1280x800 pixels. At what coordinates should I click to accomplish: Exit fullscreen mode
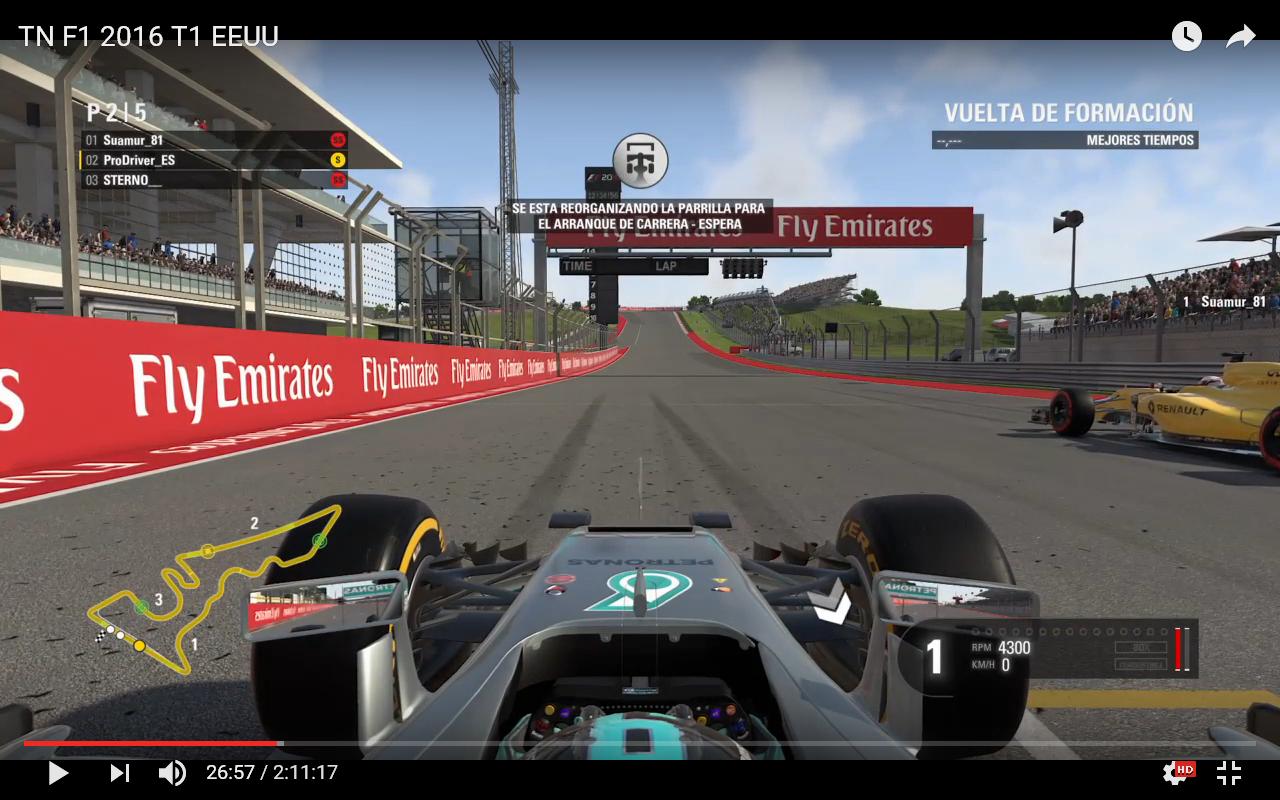tap(1229, 773)
